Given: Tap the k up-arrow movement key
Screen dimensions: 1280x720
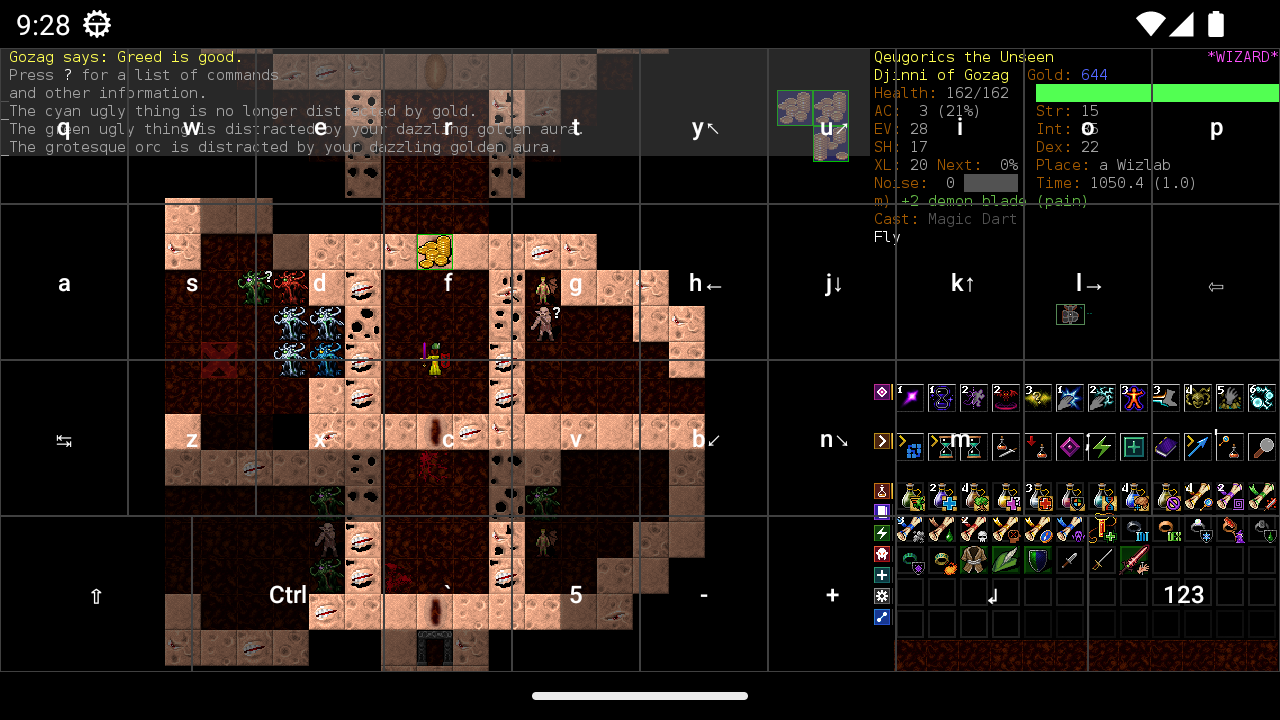Looking at the screenshot, I should click(x=962, y=284).
